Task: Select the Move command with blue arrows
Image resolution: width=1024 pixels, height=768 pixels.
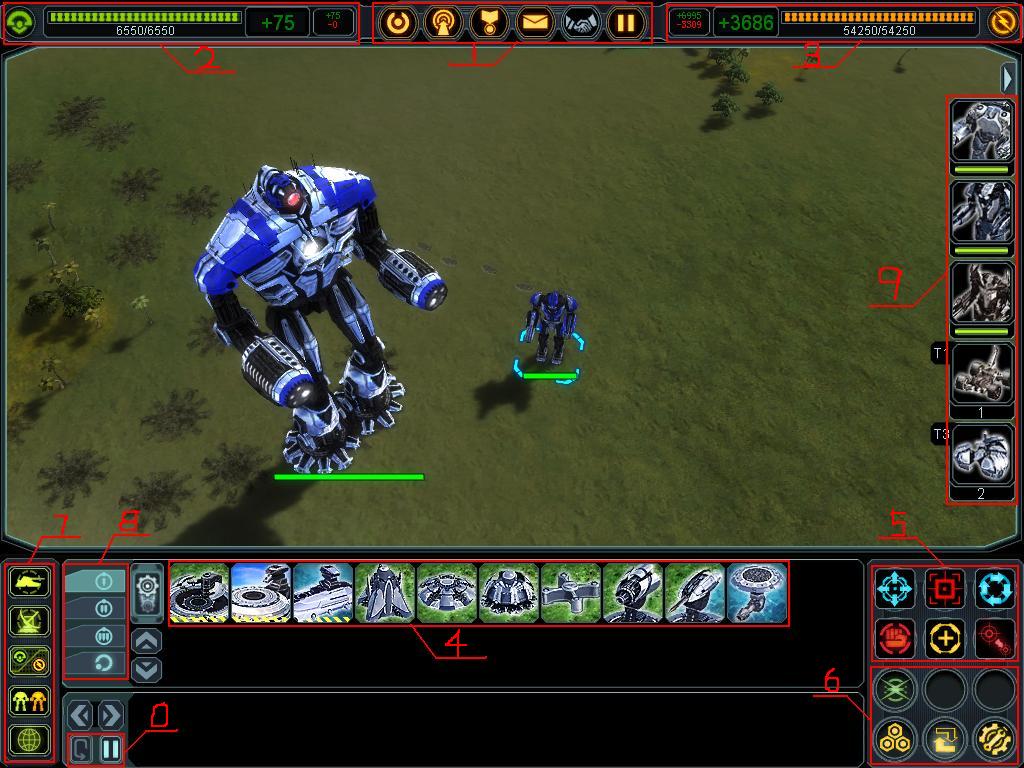Action: (x=895, y=589)
